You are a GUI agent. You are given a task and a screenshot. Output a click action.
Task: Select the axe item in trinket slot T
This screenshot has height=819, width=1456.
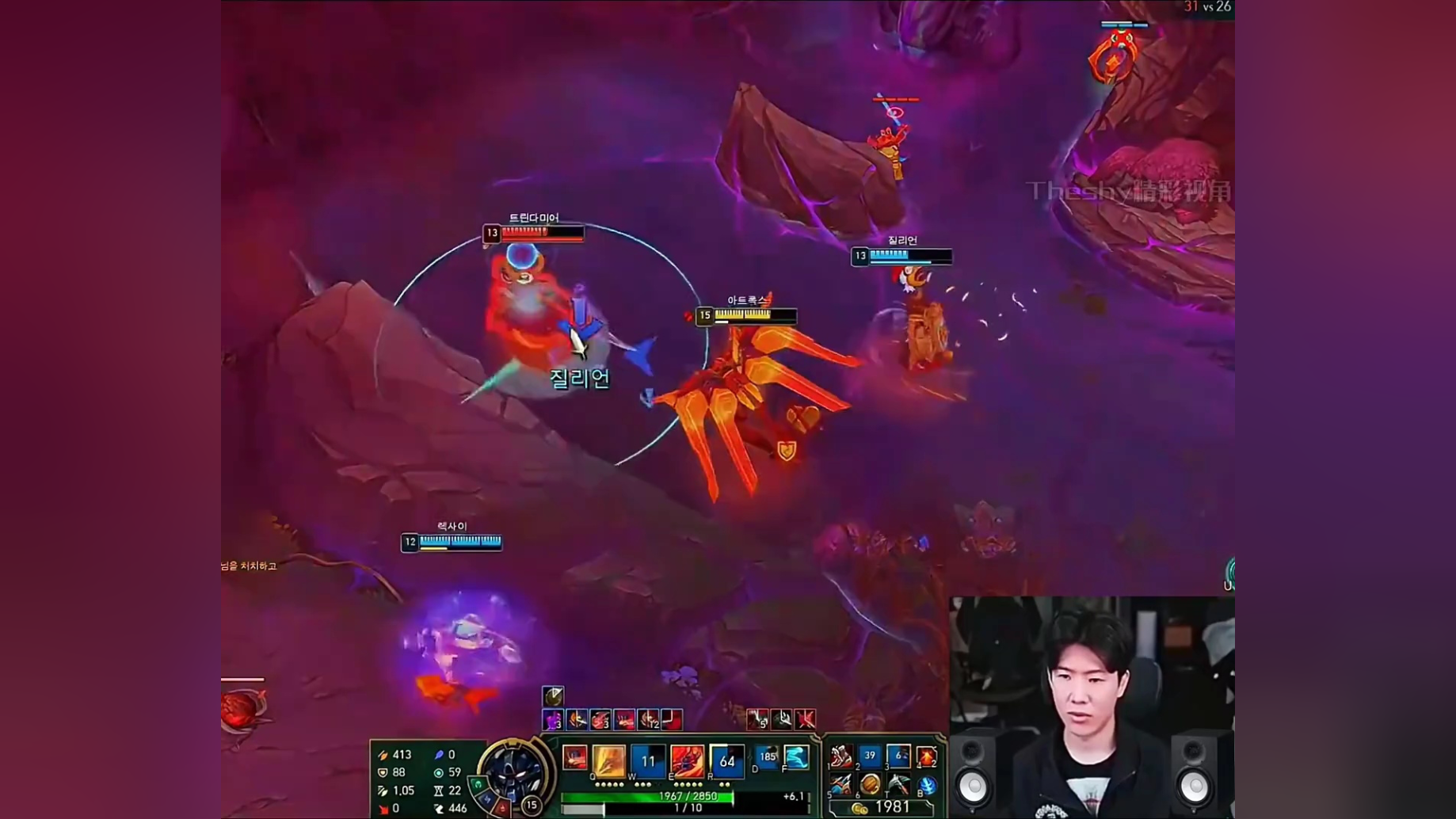pyautogui.click(x=898, y=784)
